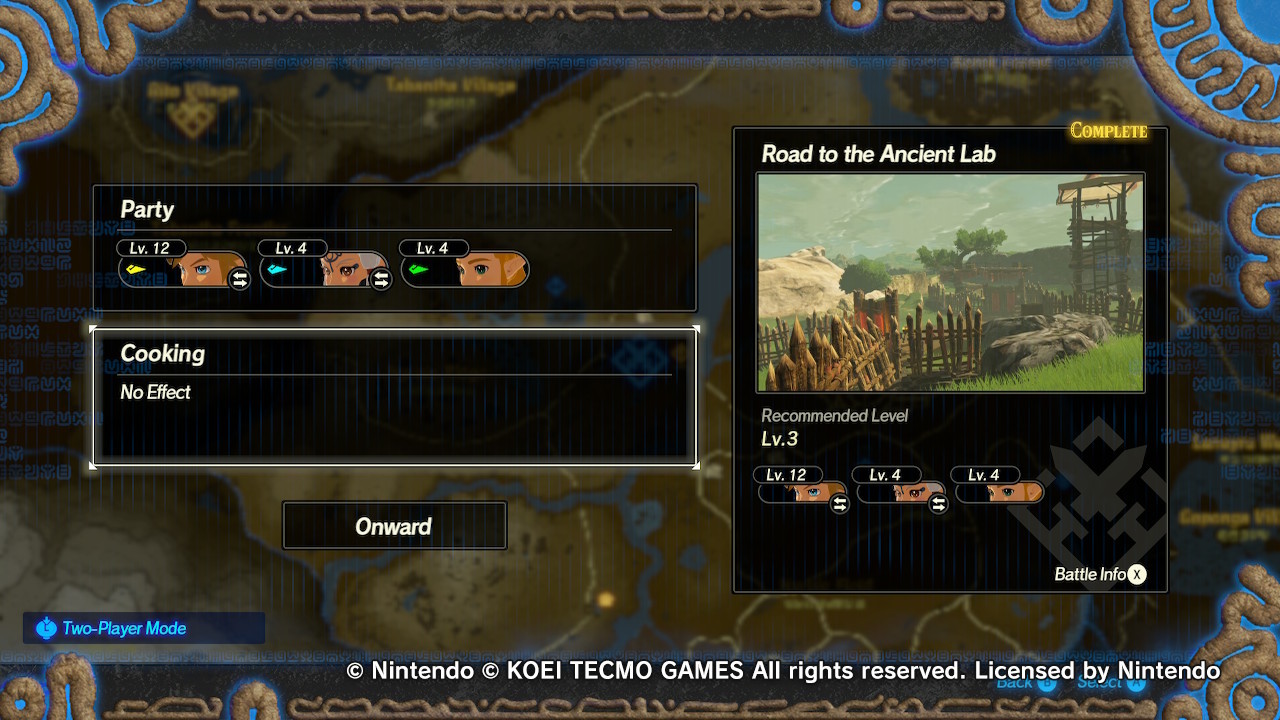Expand the Cooking panel showing No Effect
This screenshot has height=720, width=1280.
pos(395,392)
